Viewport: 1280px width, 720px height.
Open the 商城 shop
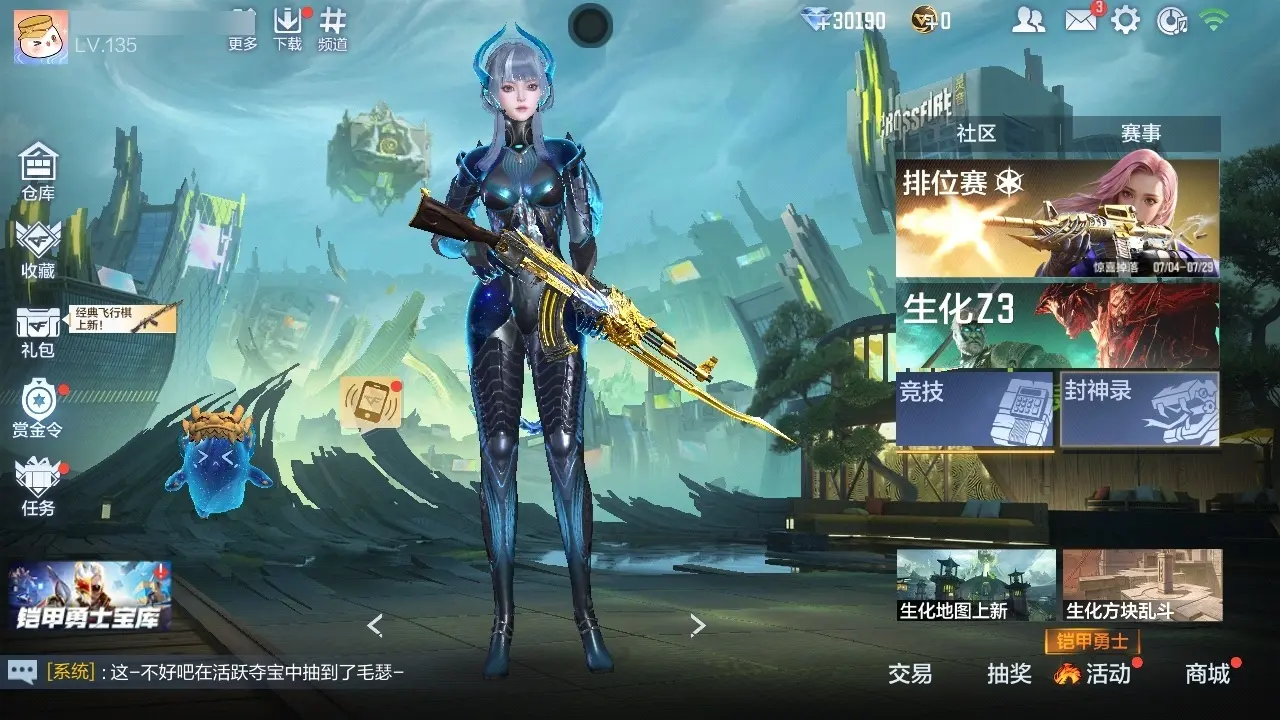click(x=1208, y=674)
